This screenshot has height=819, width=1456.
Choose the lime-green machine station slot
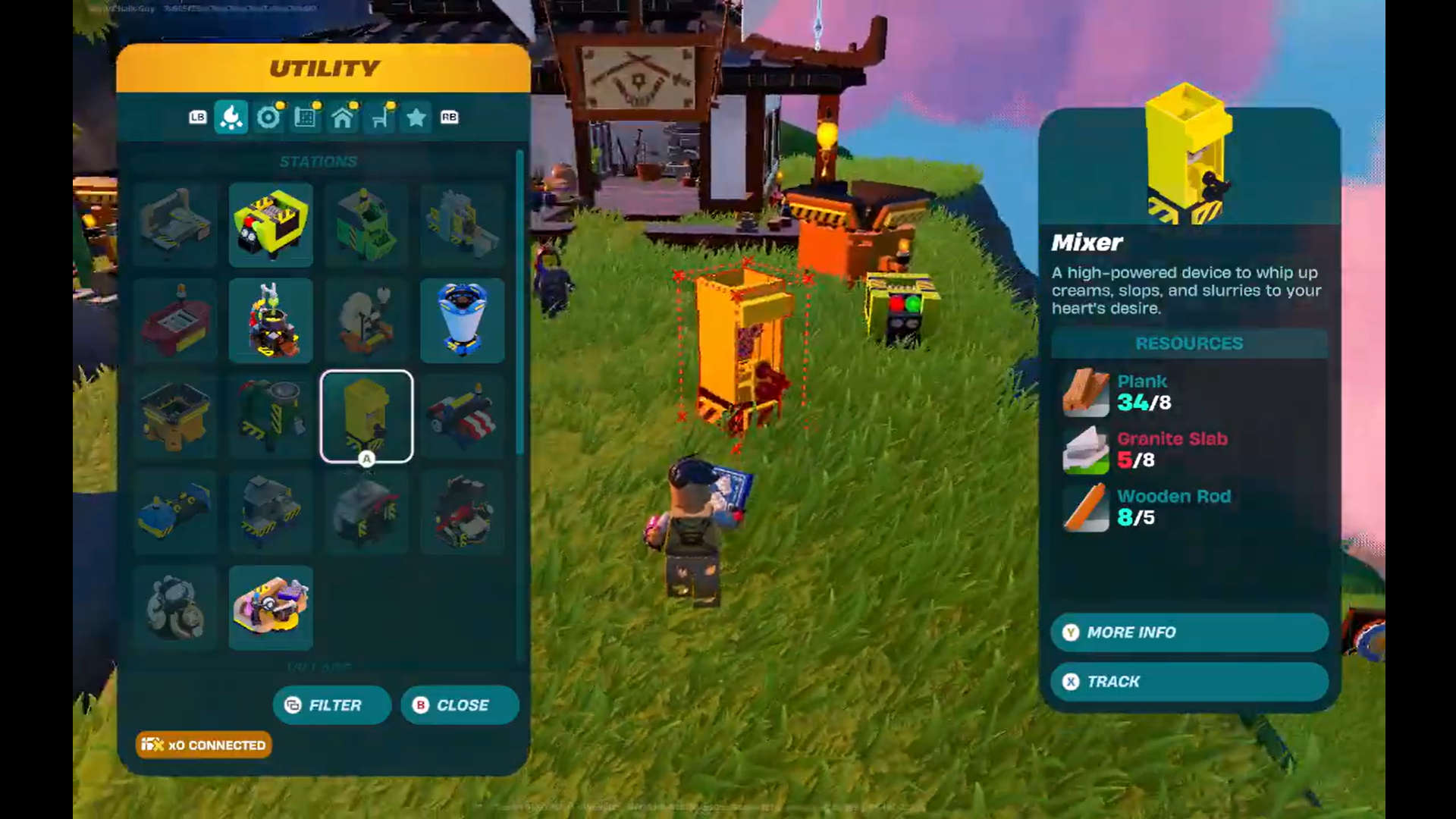[x=271, y=224]
